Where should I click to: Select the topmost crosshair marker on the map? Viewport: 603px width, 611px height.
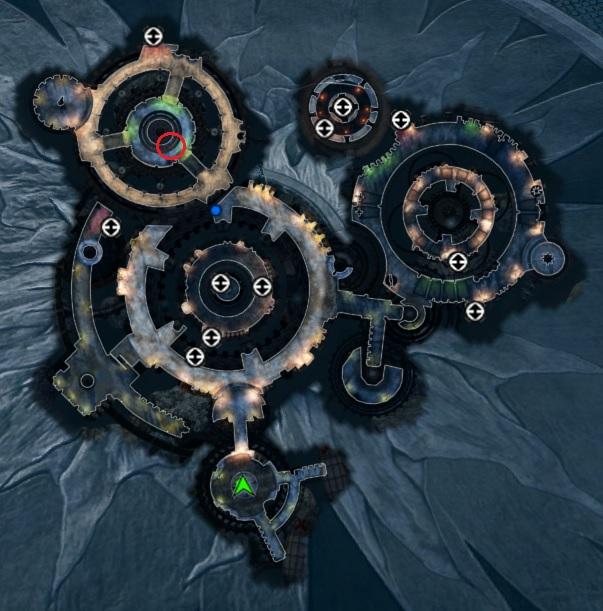coord(153,36)
